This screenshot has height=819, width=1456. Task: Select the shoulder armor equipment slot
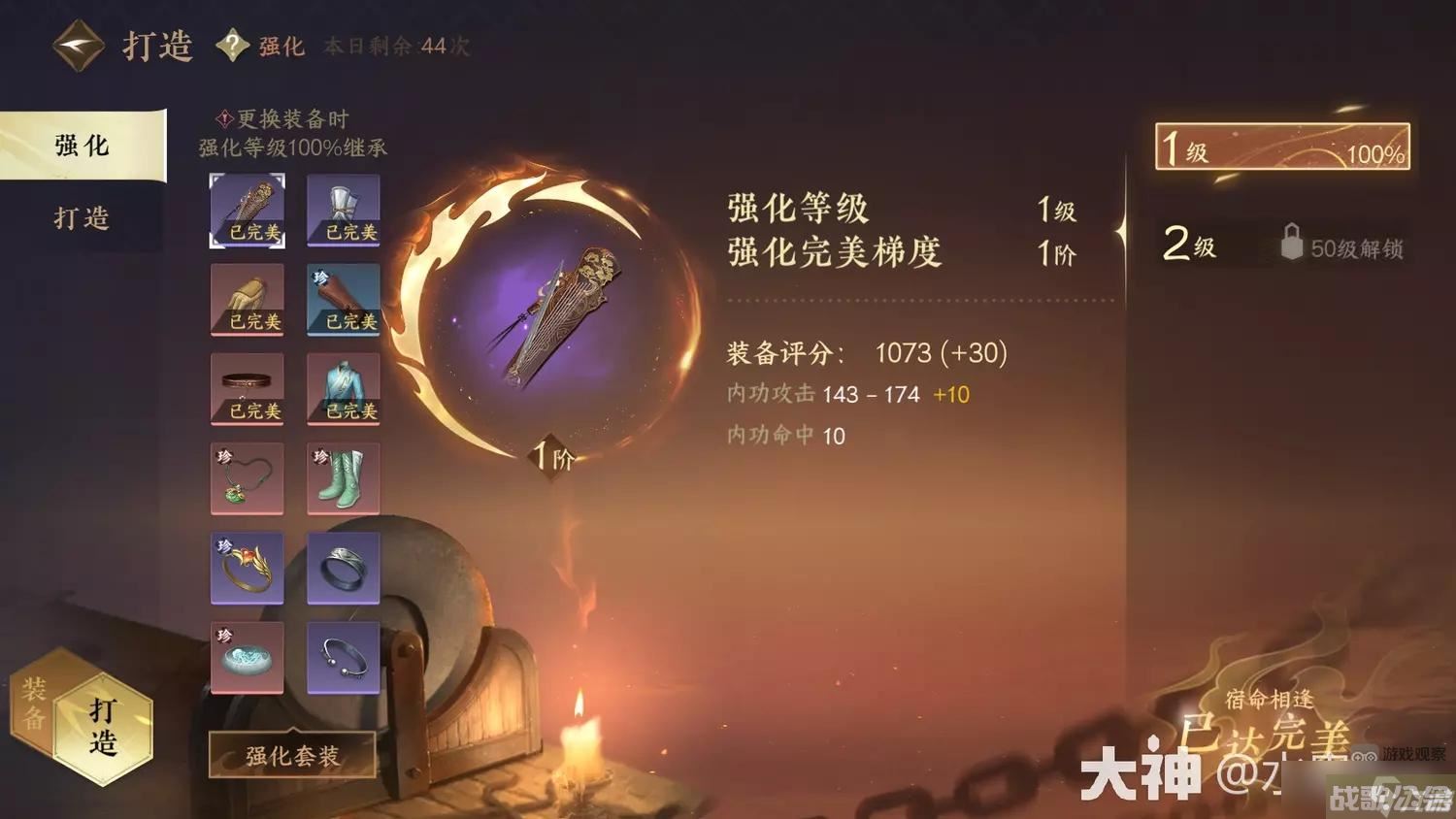[343, 210]
